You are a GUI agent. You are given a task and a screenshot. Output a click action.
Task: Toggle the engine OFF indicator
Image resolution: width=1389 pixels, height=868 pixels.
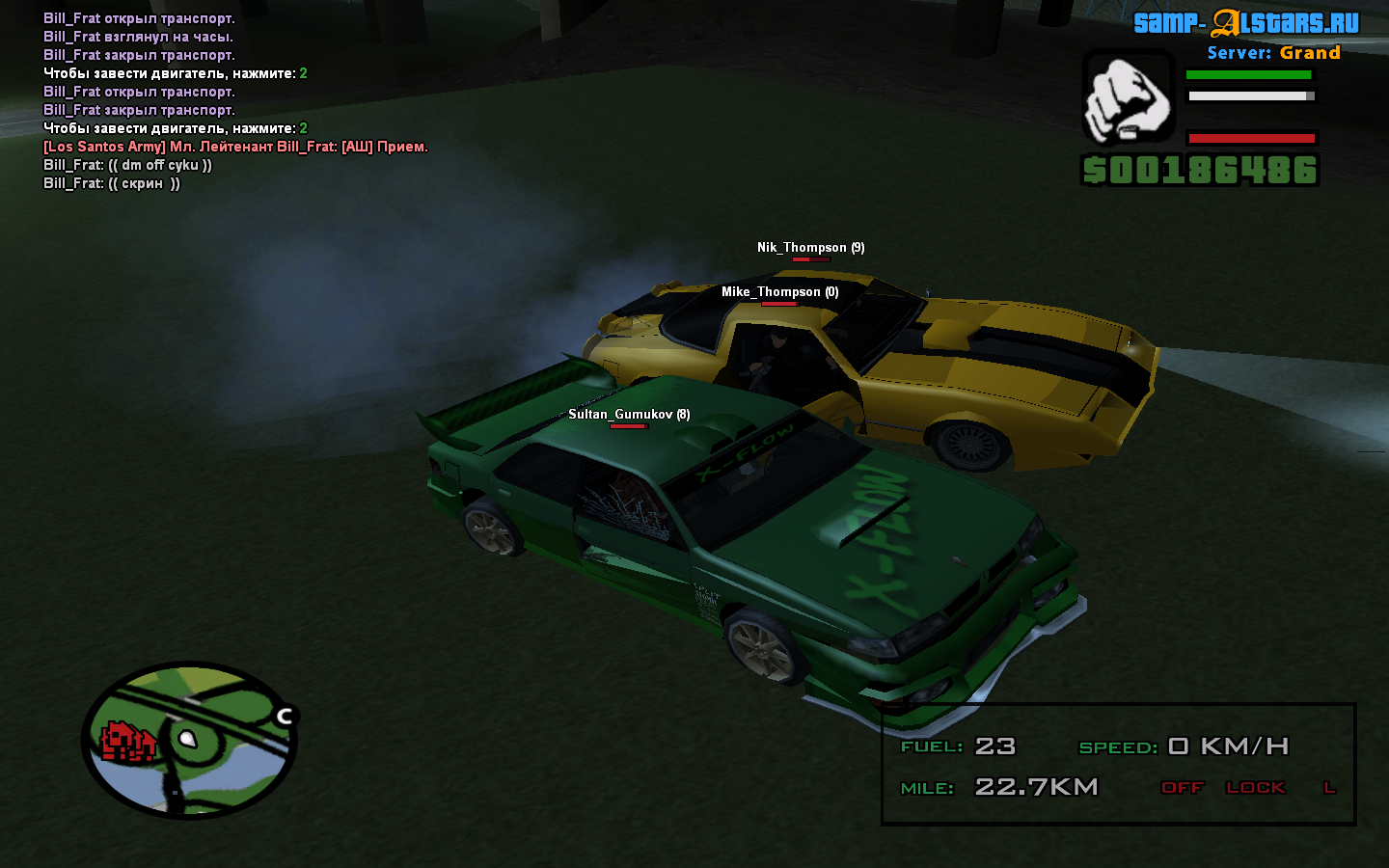click(1182, 787)
